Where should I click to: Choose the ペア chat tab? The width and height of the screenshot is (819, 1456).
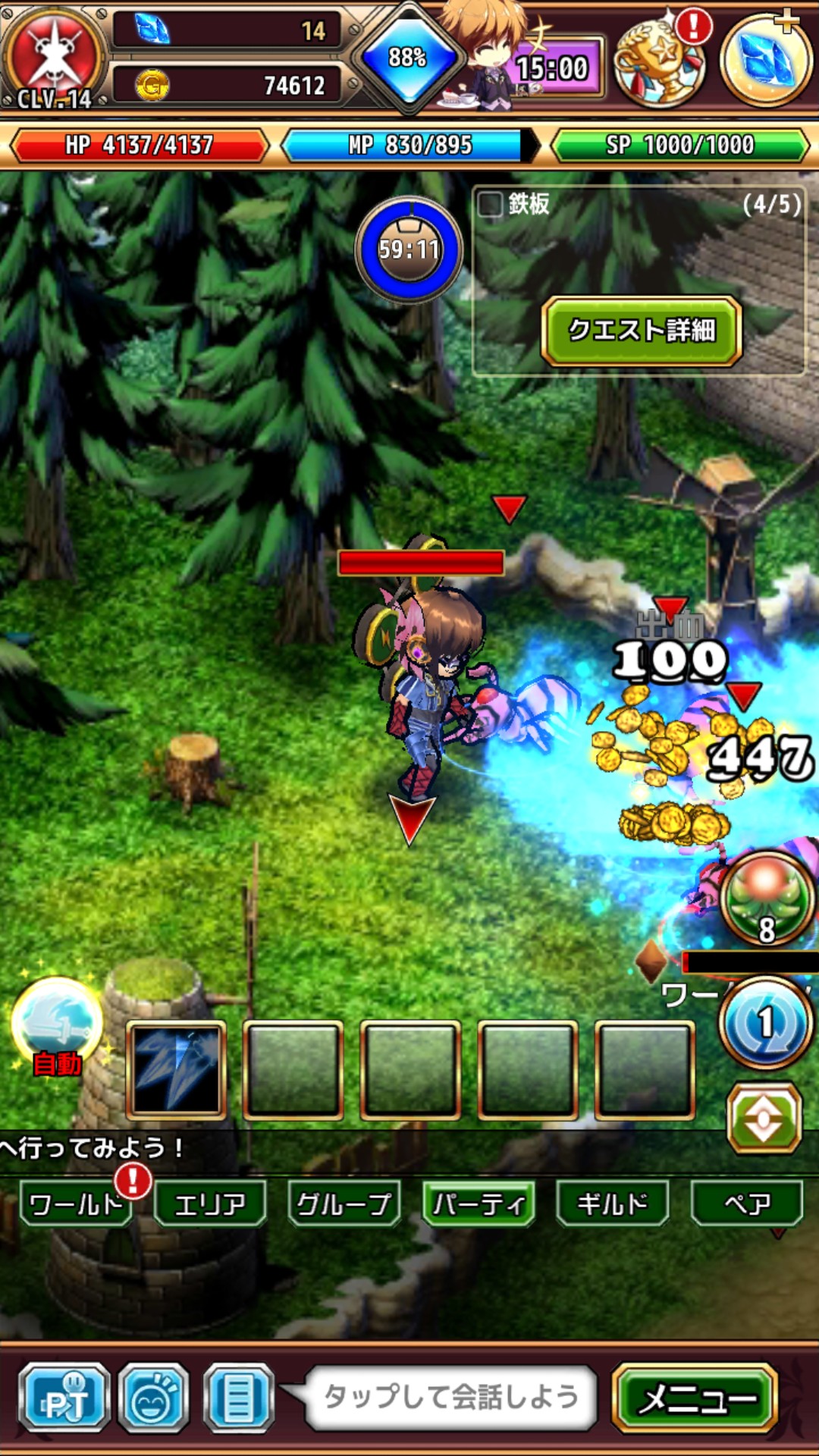pos(747,1203)
